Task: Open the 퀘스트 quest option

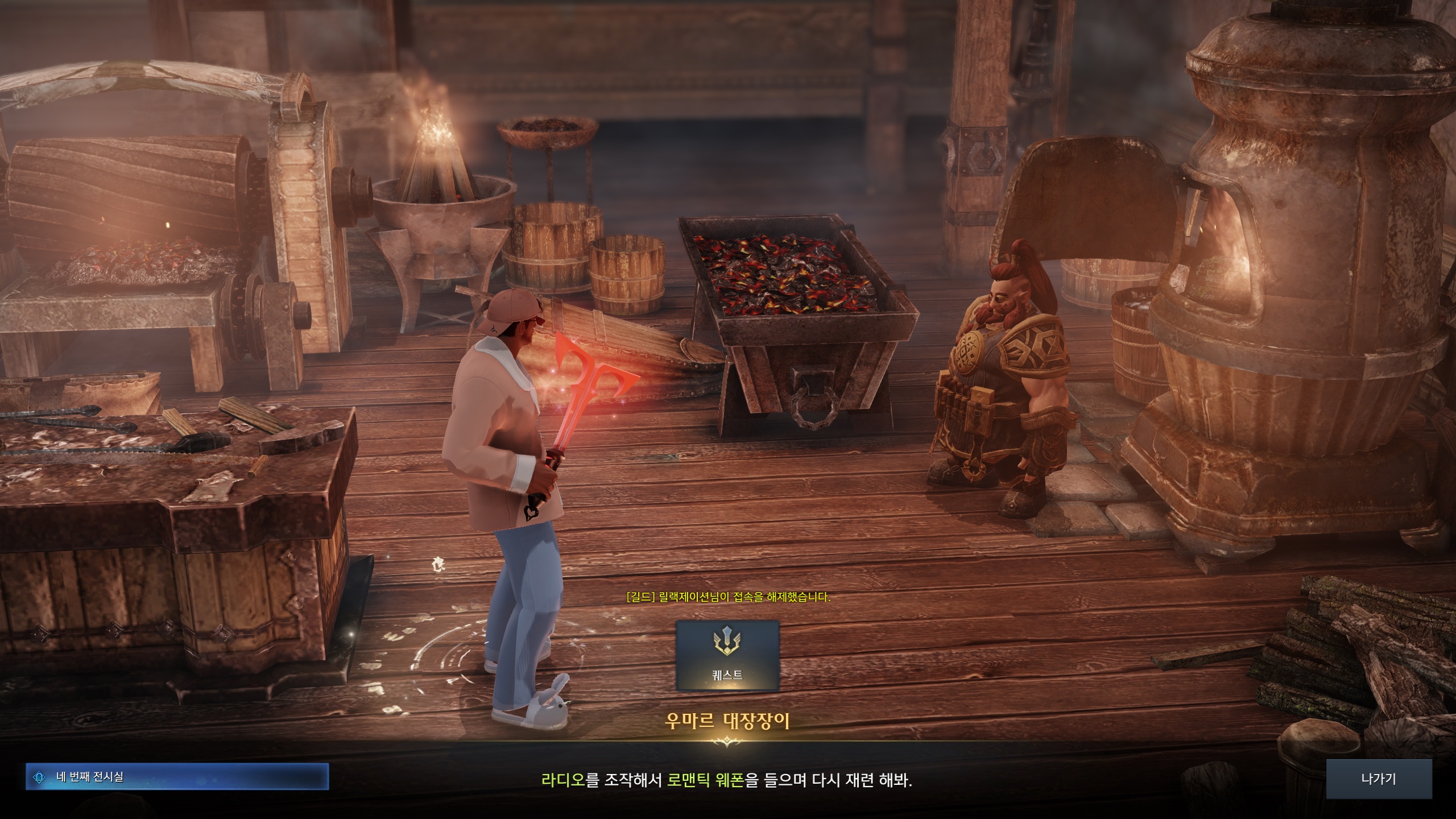Action: (727, 655)
